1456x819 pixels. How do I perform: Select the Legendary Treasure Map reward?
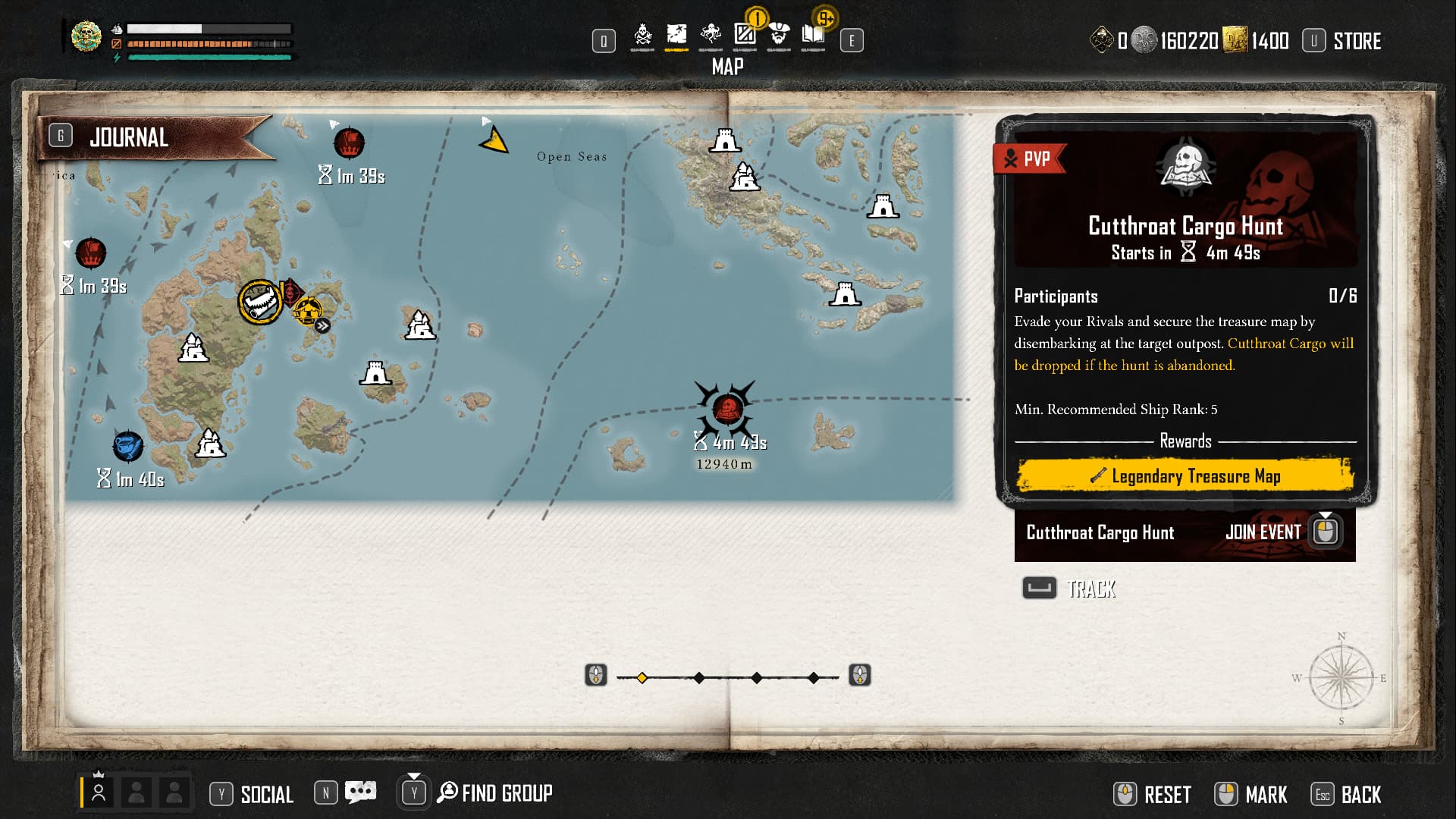[x=1185, y=476]
